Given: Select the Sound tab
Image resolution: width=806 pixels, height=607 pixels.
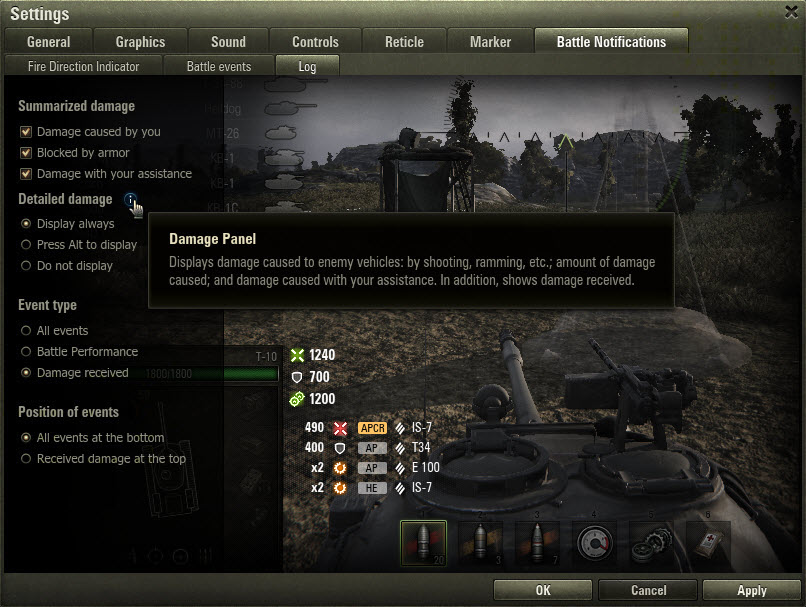Looking at the screenshot, I should pos(228,42).
